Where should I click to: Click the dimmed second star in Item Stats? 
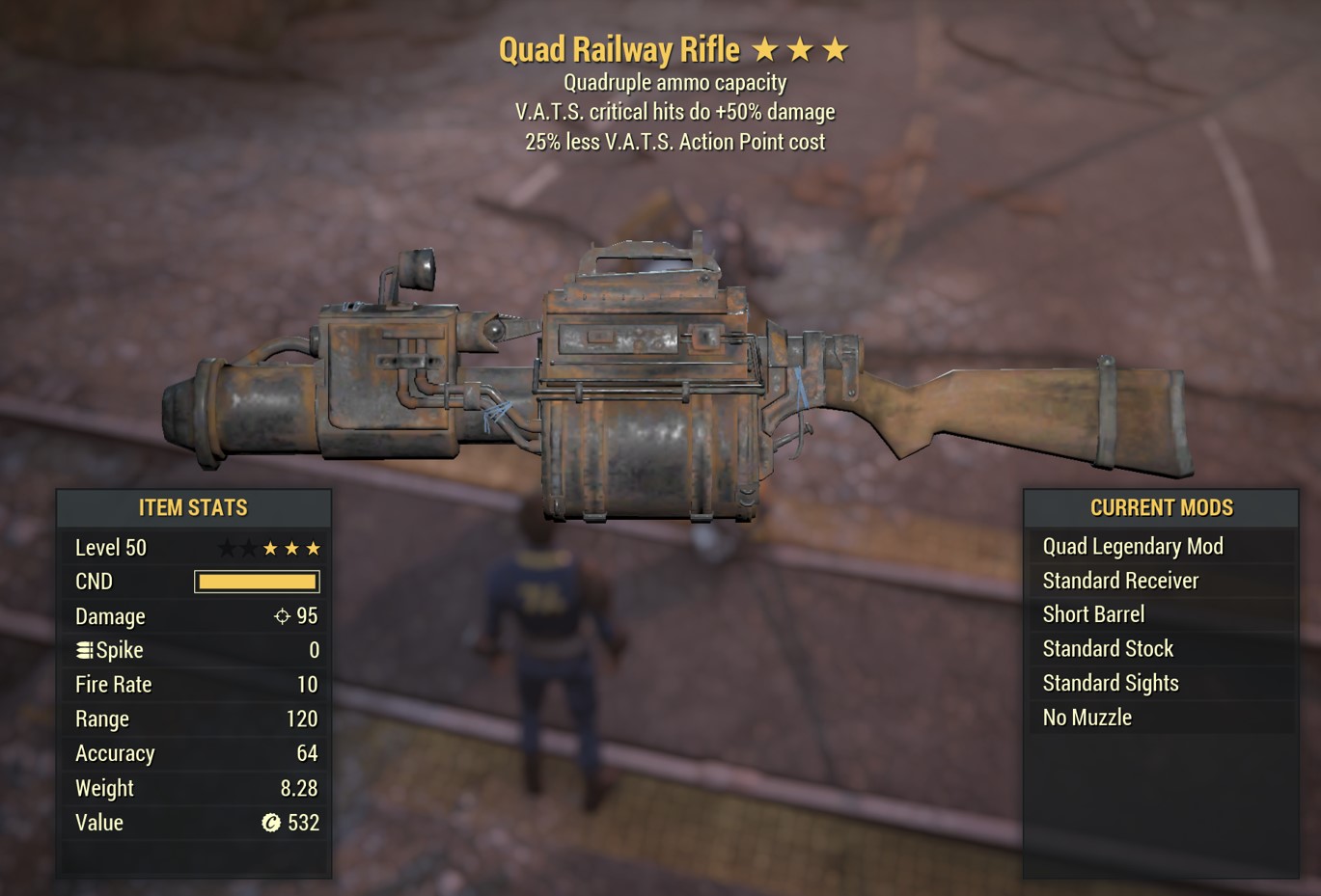[x=247, y=547]
